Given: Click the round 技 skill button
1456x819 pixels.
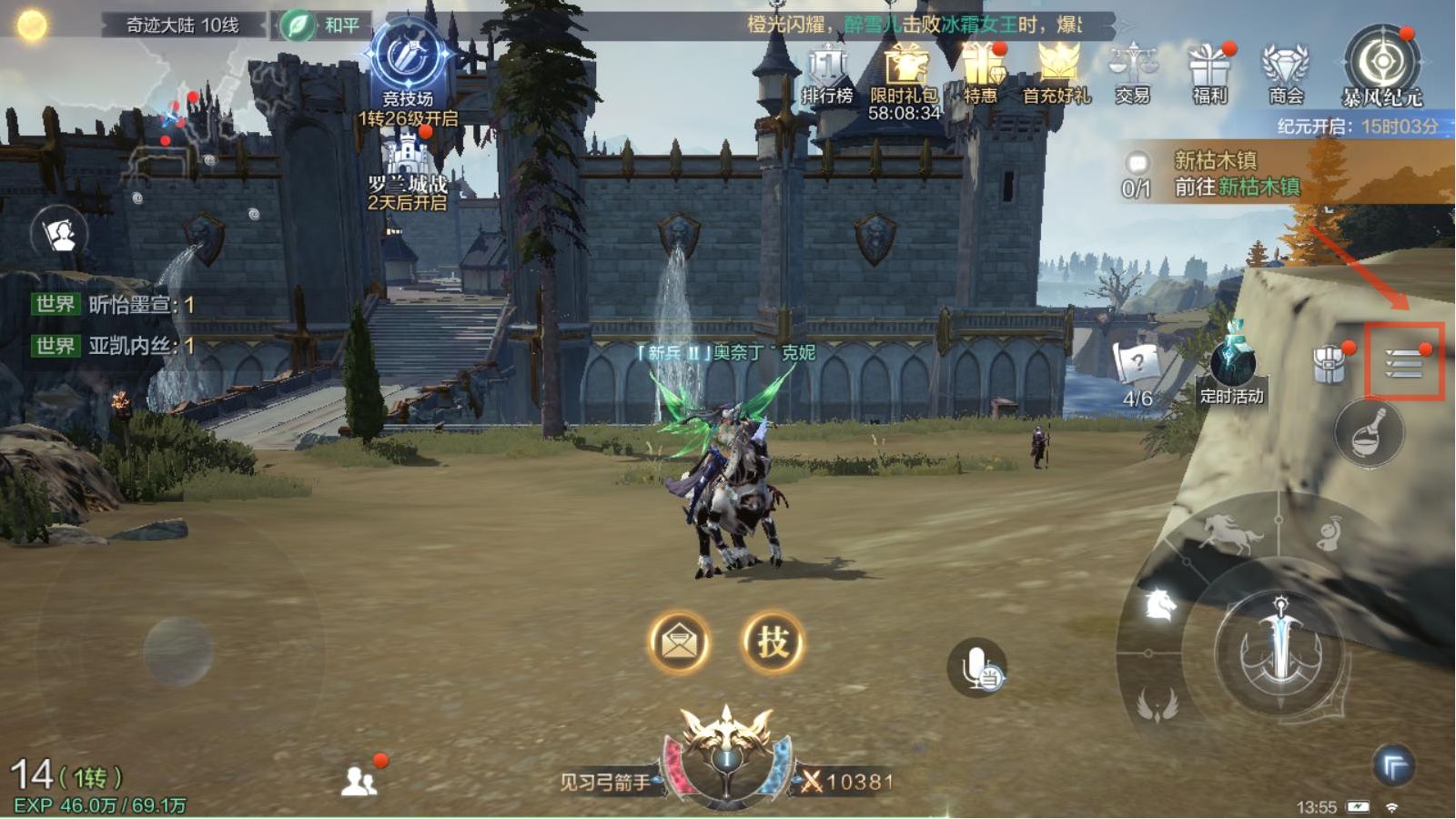Looking at the screenshot, I should click(773, 642).
